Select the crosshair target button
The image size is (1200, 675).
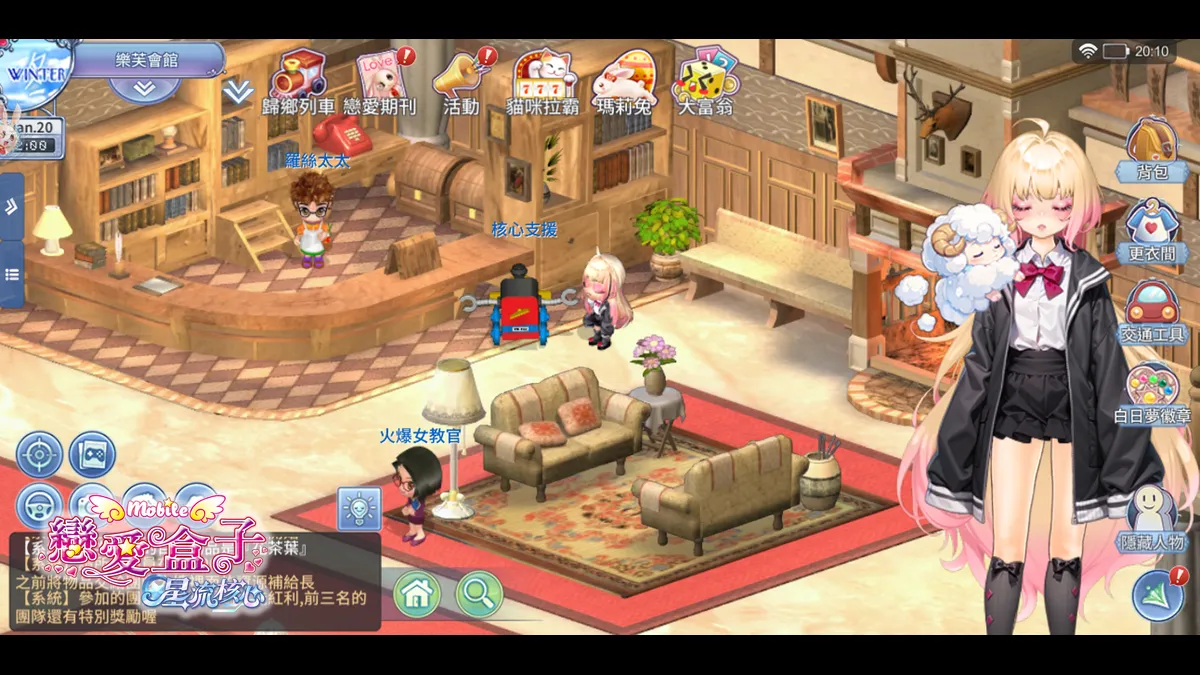pyautogui.click(x=39, y=455)
